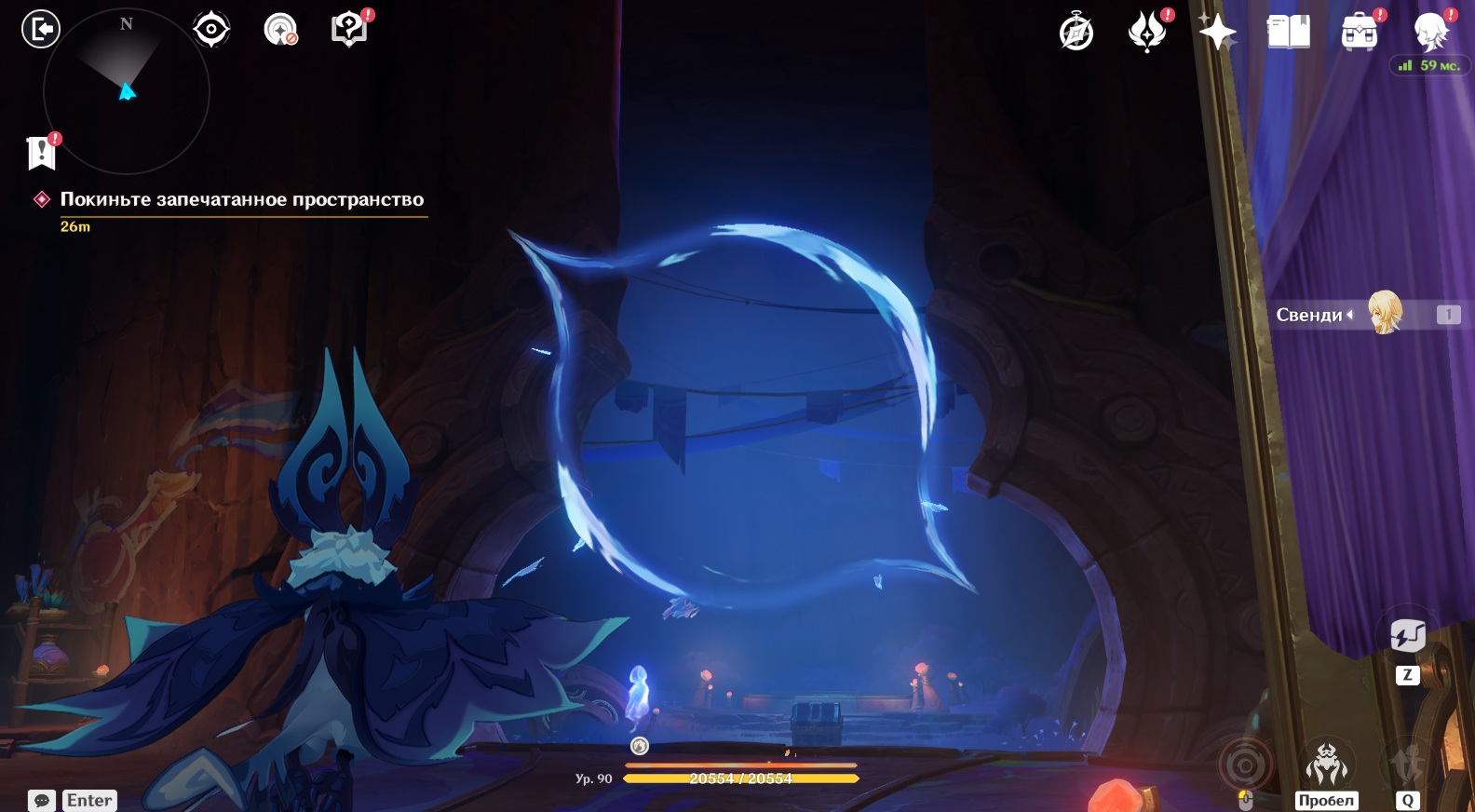This screenshot has height=812, width=1475.
Task: Open the circular minimap
Action: 127,91
